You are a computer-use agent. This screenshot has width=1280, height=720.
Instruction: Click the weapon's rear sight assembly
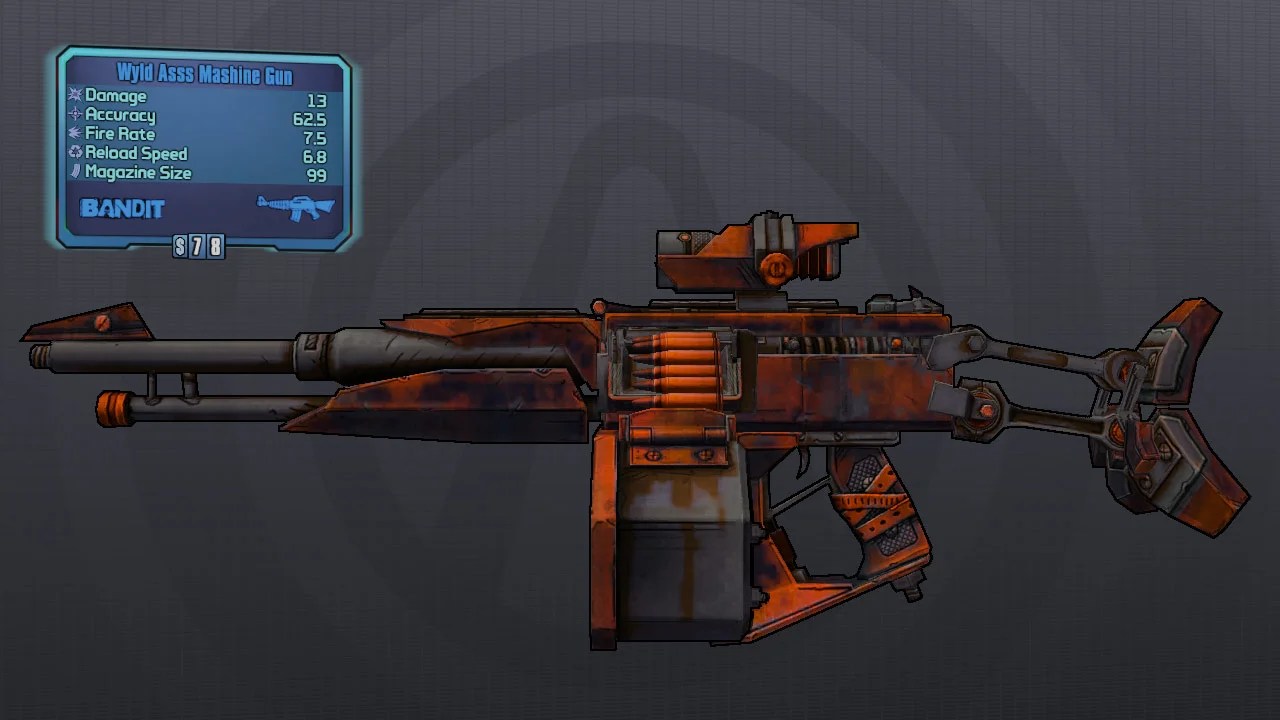pyautogui.click(x=755, y=250)
